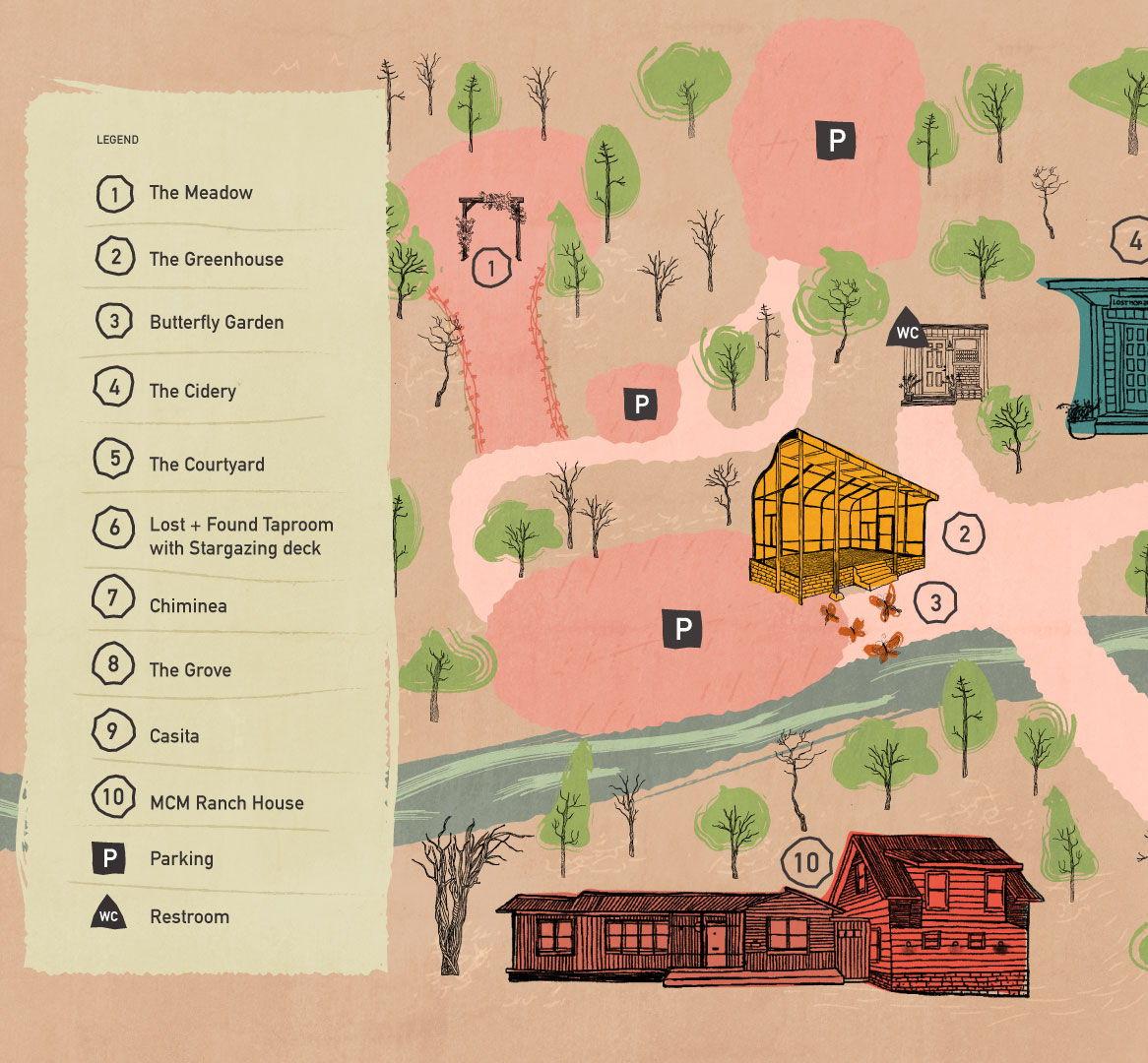Viewport: 1148px width, 1063px height.
Task: Click the WC restroom marker on the map
Action: pos(907,331)
